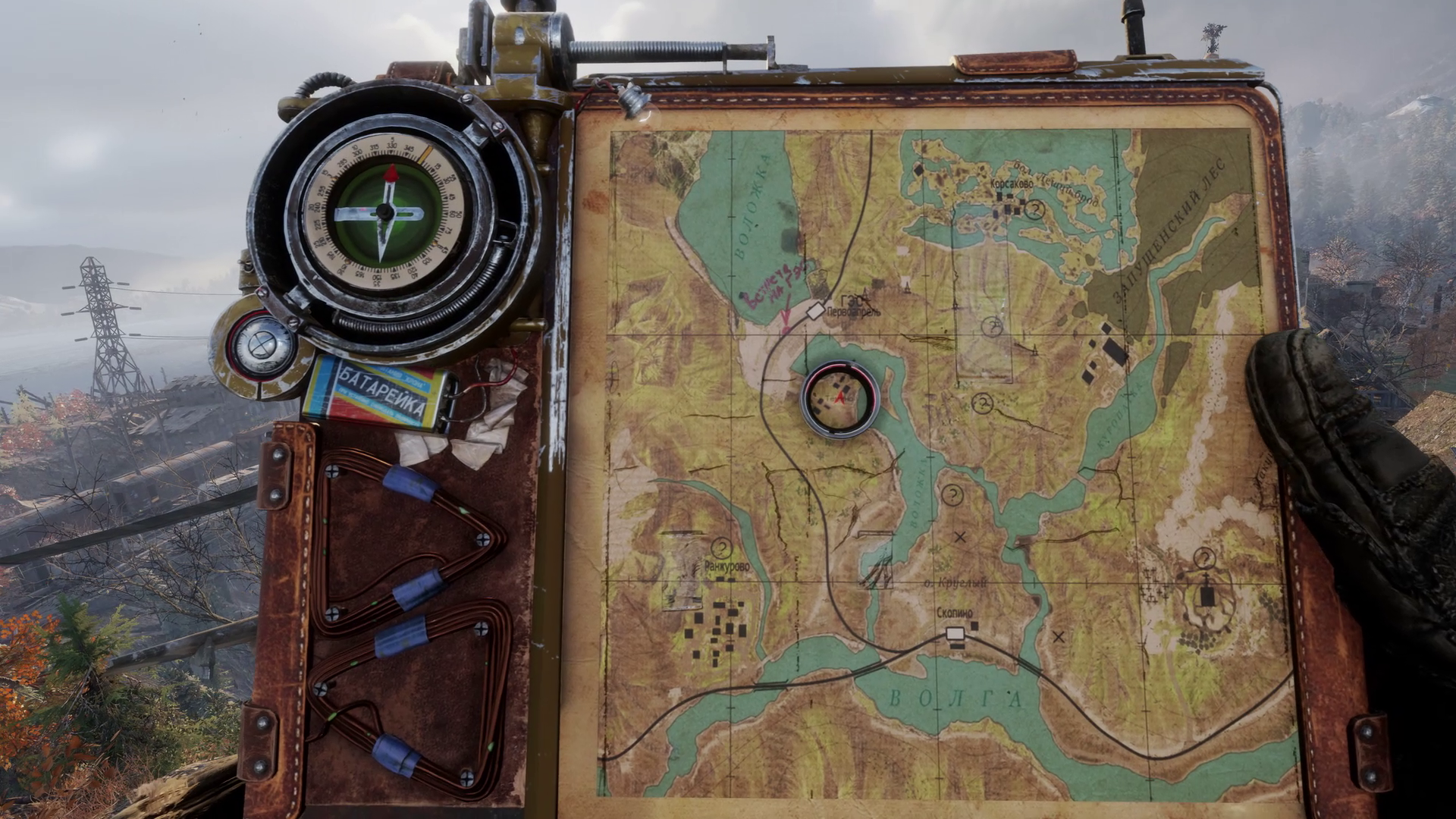1456x819 pixels.
Task: Select the question mark above Ранкурово
Action: pos(721,547)
